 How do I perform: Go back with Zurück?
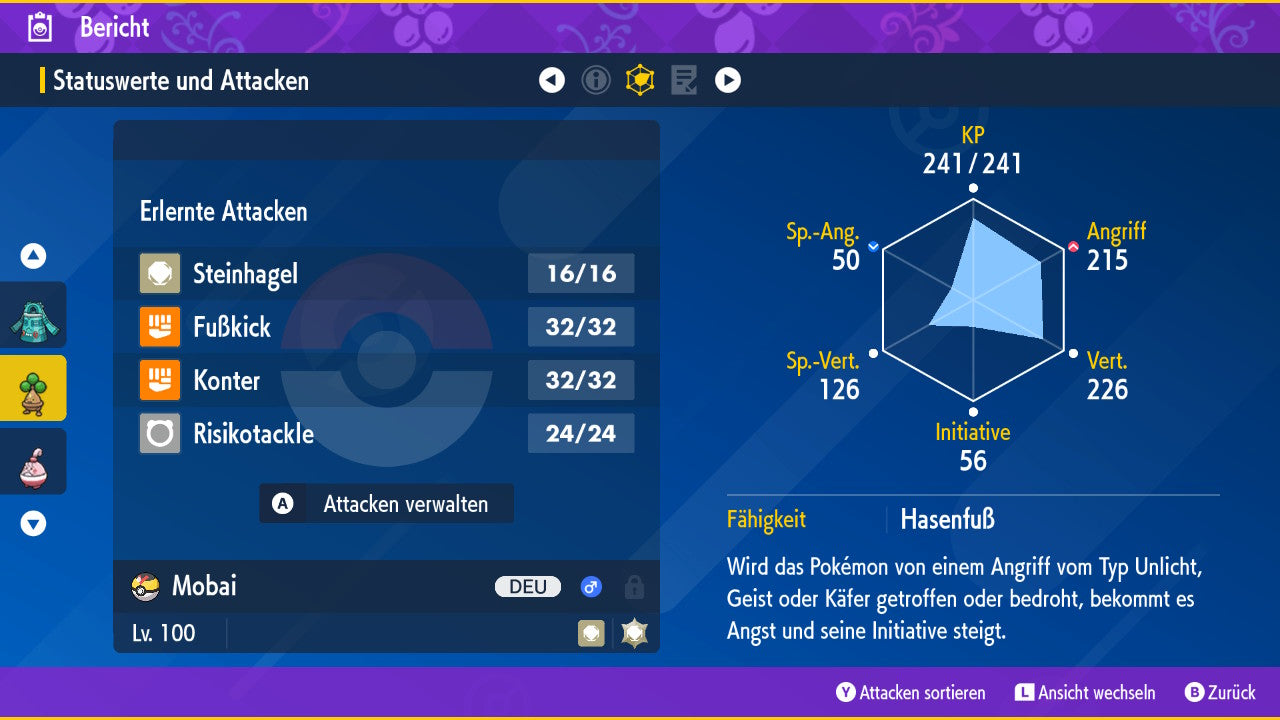(x=1220, y=692)
